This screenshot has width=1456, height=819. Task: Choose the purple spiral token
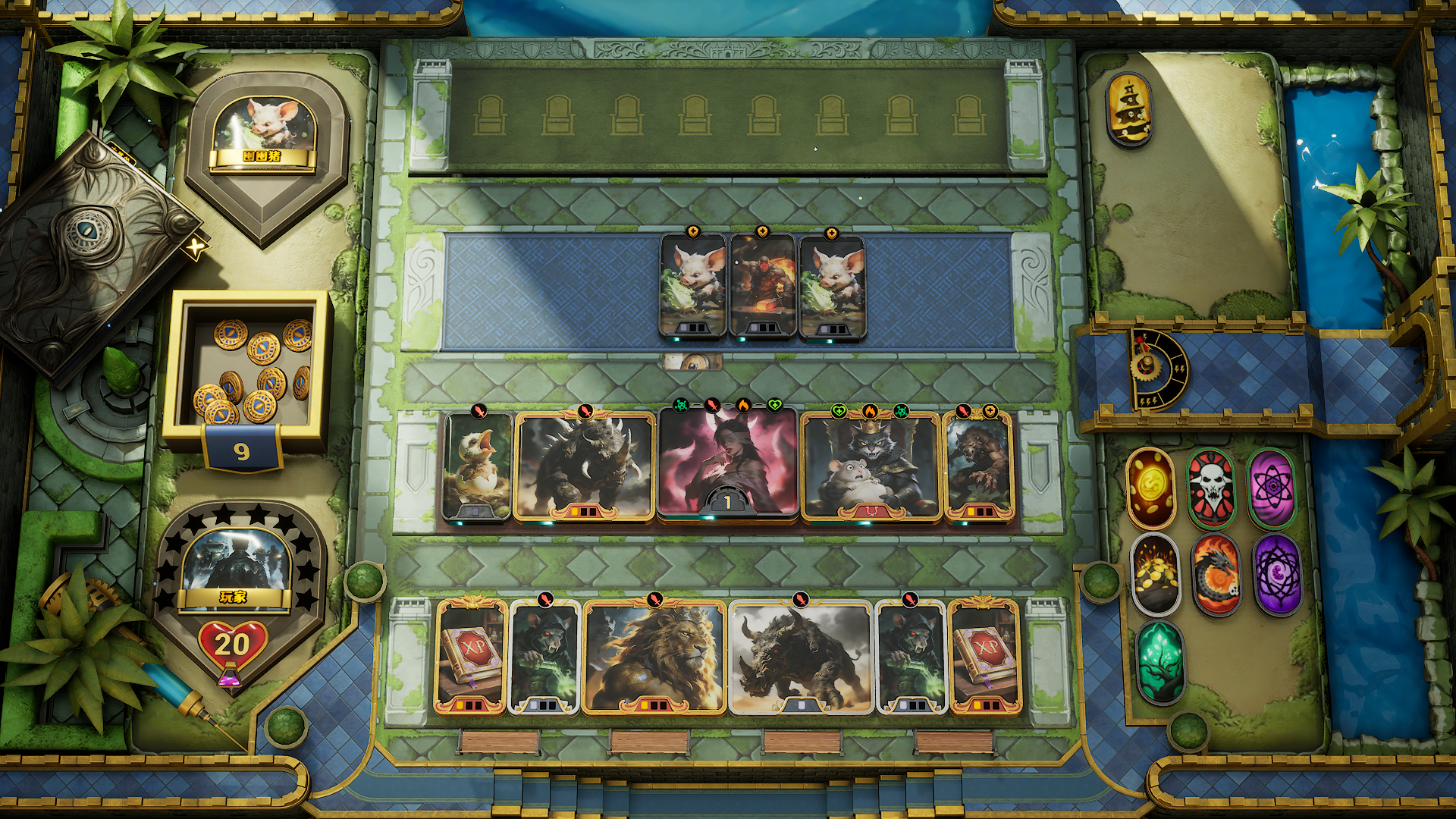[x=1277, y=573]
